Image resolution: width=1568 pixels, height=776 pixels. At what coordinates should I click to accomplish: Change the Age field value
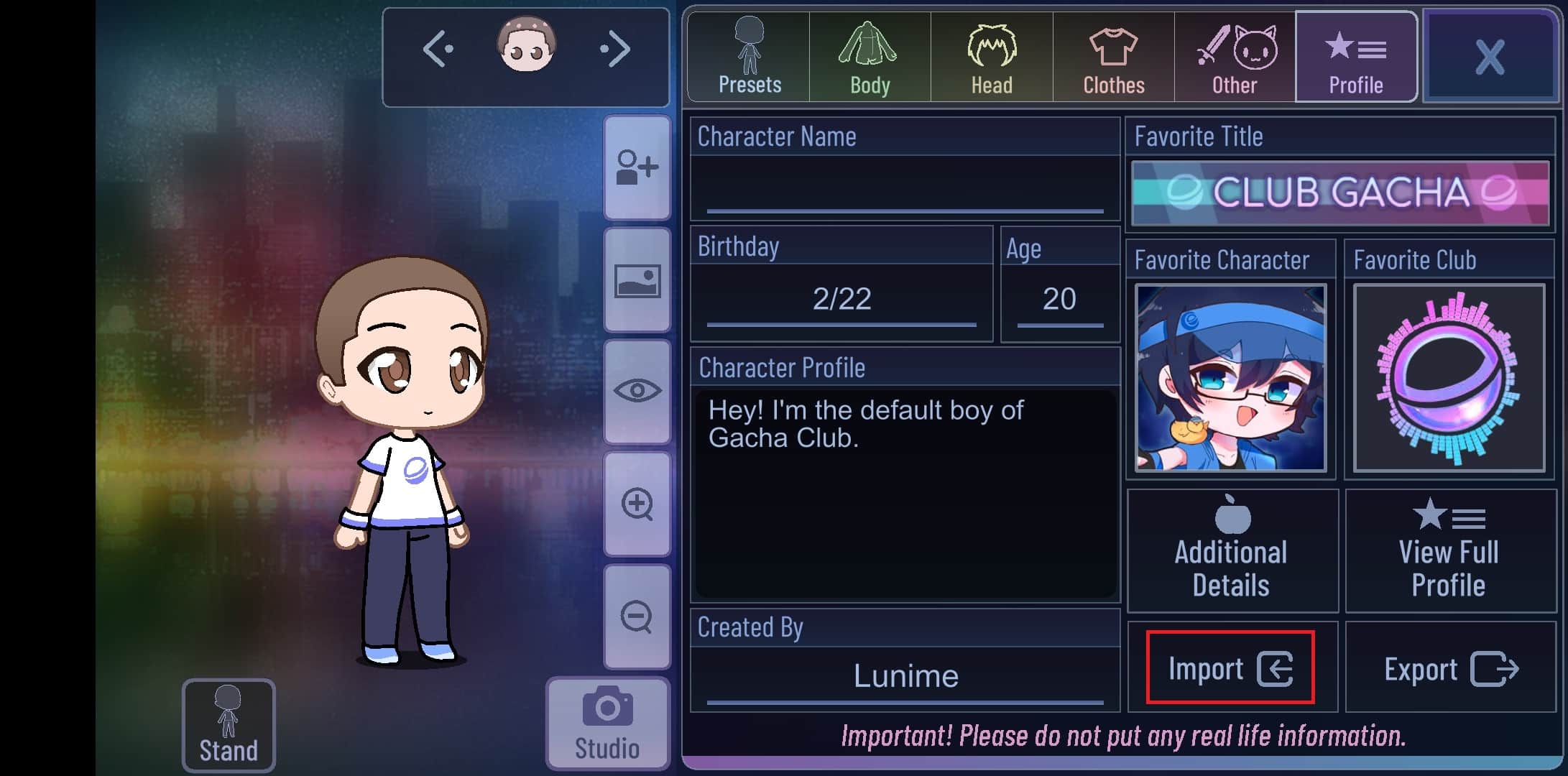1059,300
